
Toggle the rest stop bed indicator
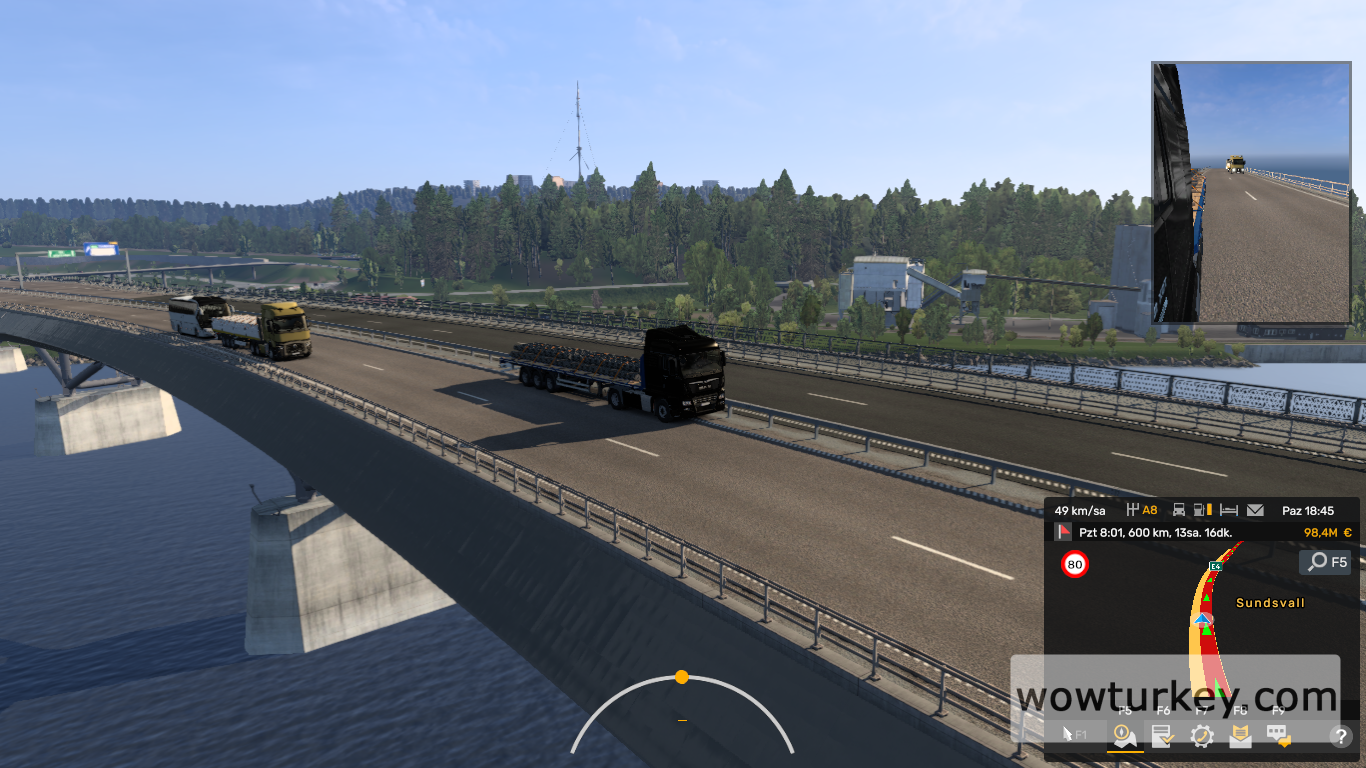(1229, 510)
